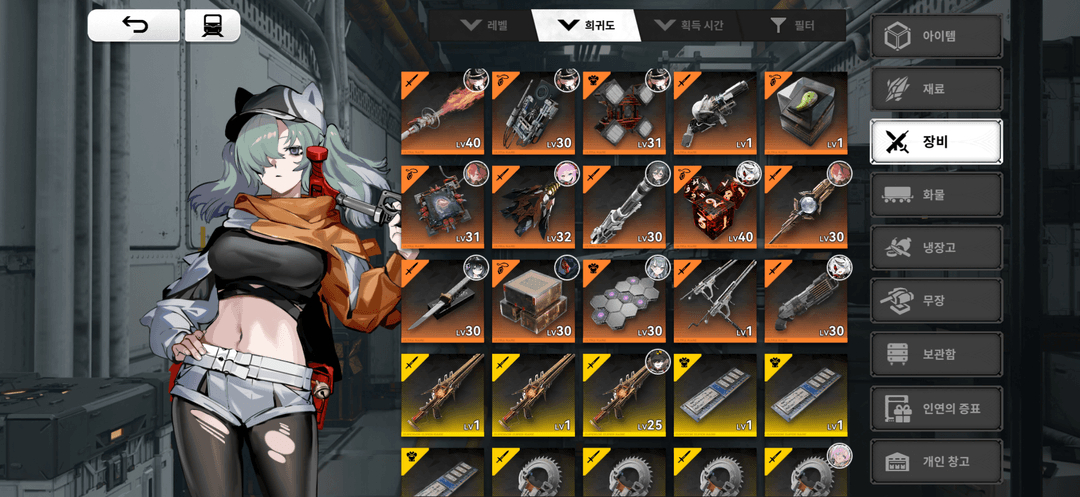1080x497 pixels.
Task: View the 무장 armament category
Action: tap(936, 301)
